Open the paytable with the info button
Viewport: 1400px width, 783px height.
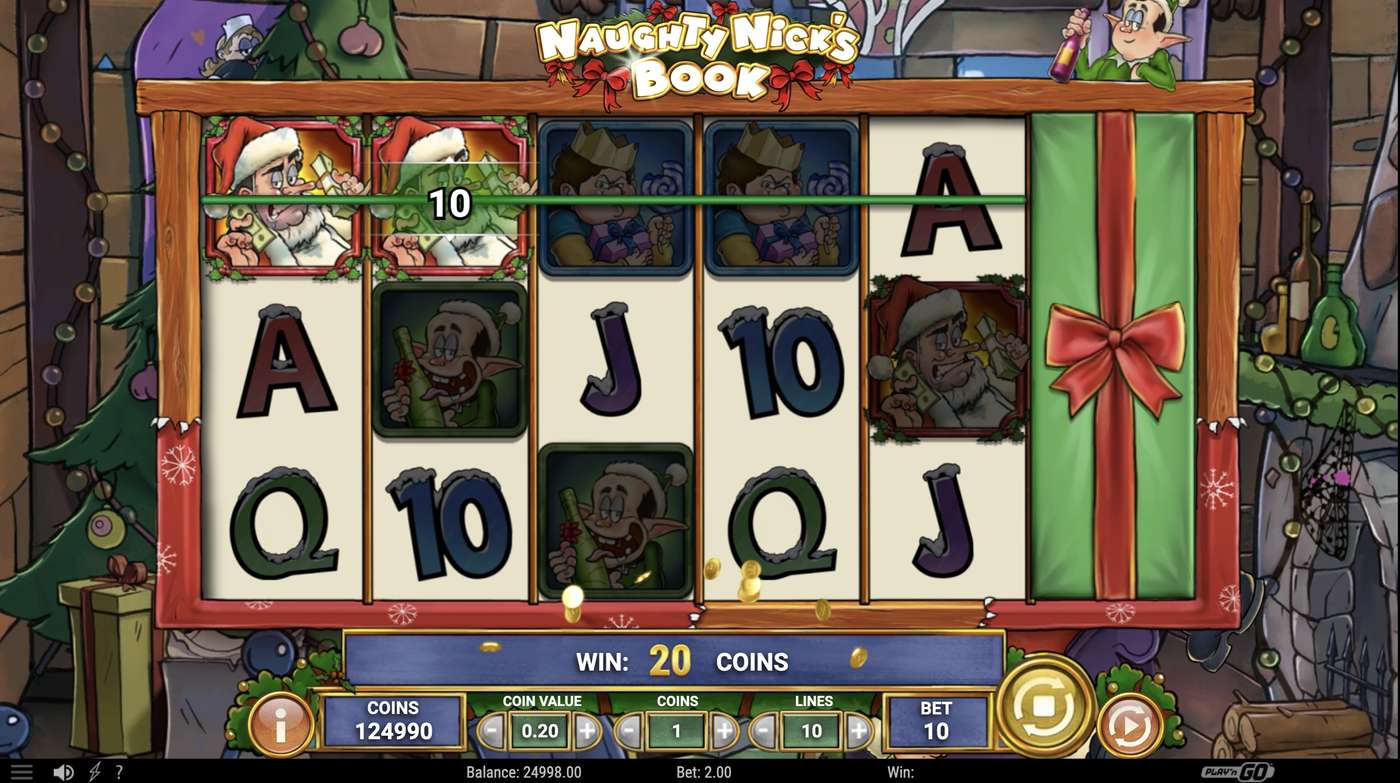[283, 725]
